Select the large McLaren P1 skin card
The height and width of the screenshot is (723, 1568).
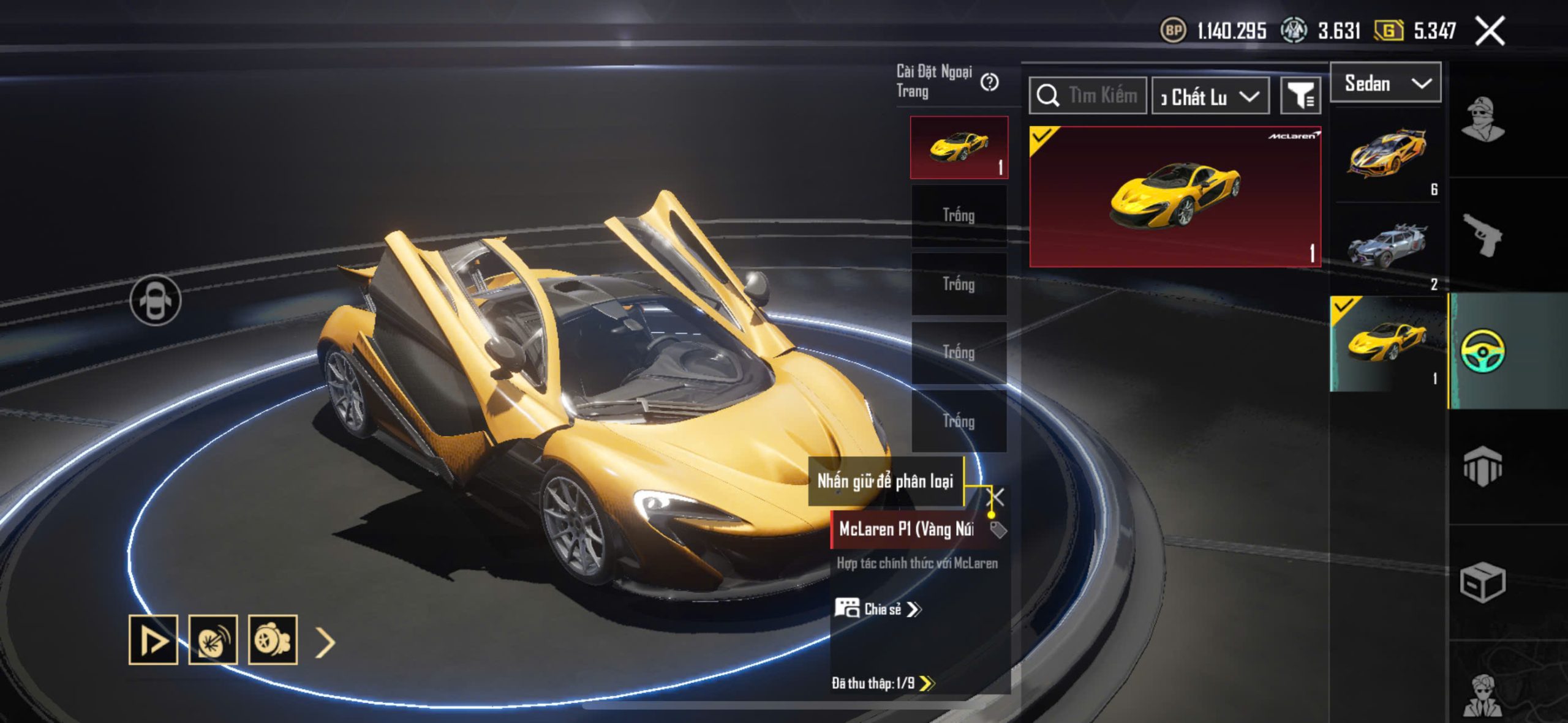1175,197
